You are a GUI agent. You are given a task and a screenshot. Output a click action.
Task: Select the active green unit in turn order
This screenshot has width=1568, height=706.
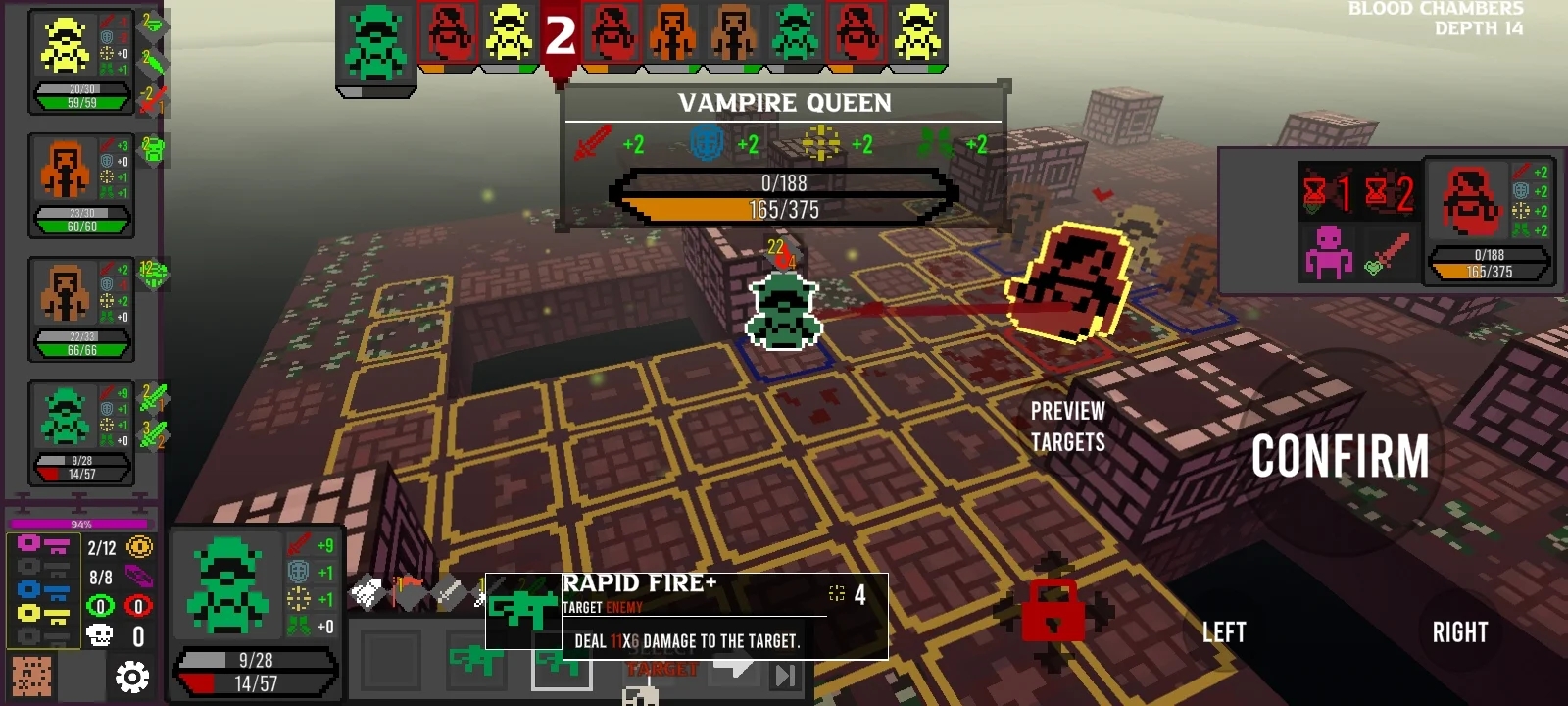[375, 44]
